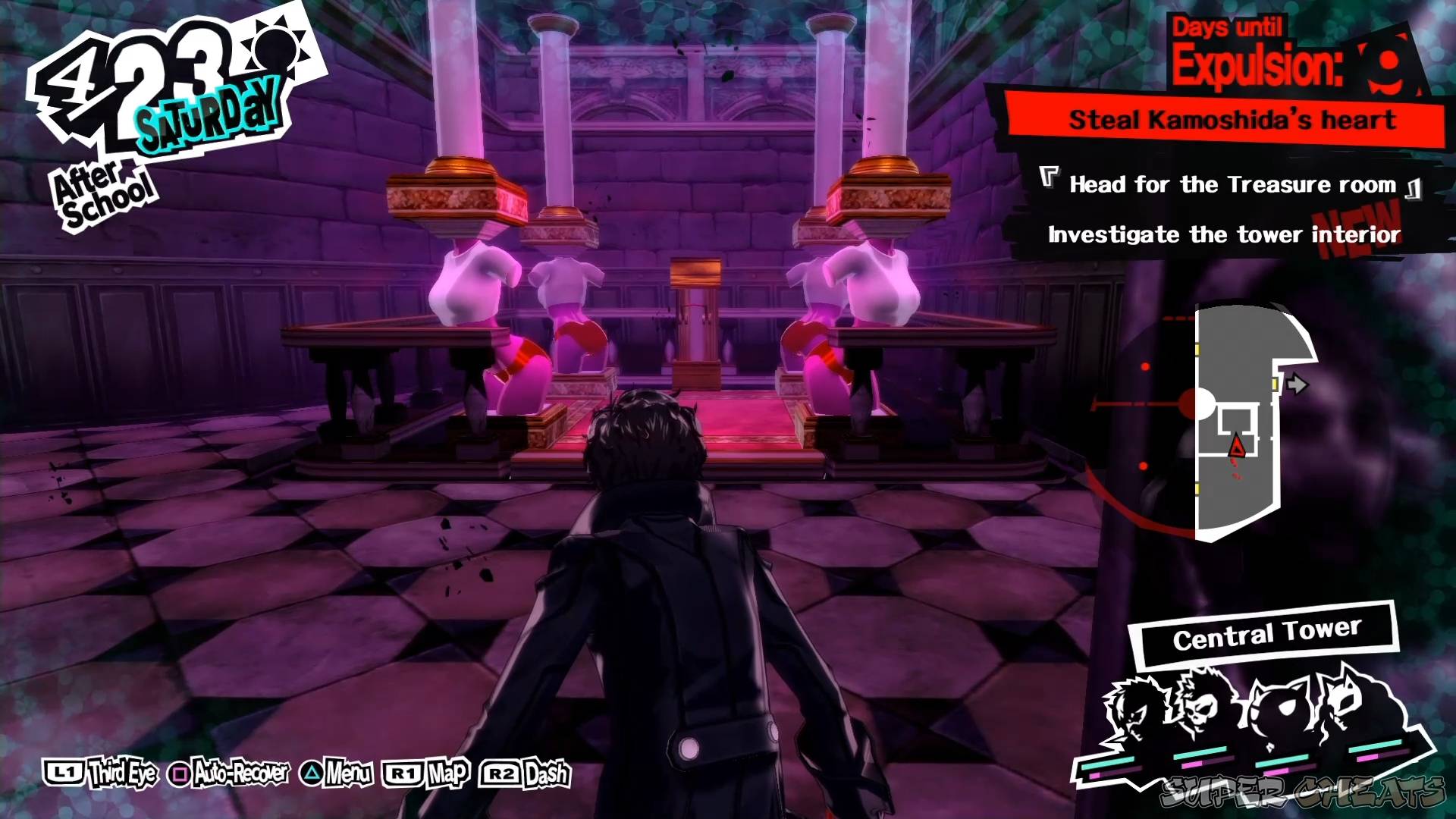Screen dimensions: 1456x819
Task: Select the Investigate the tower interior objective
Action: click(1222, 235)
